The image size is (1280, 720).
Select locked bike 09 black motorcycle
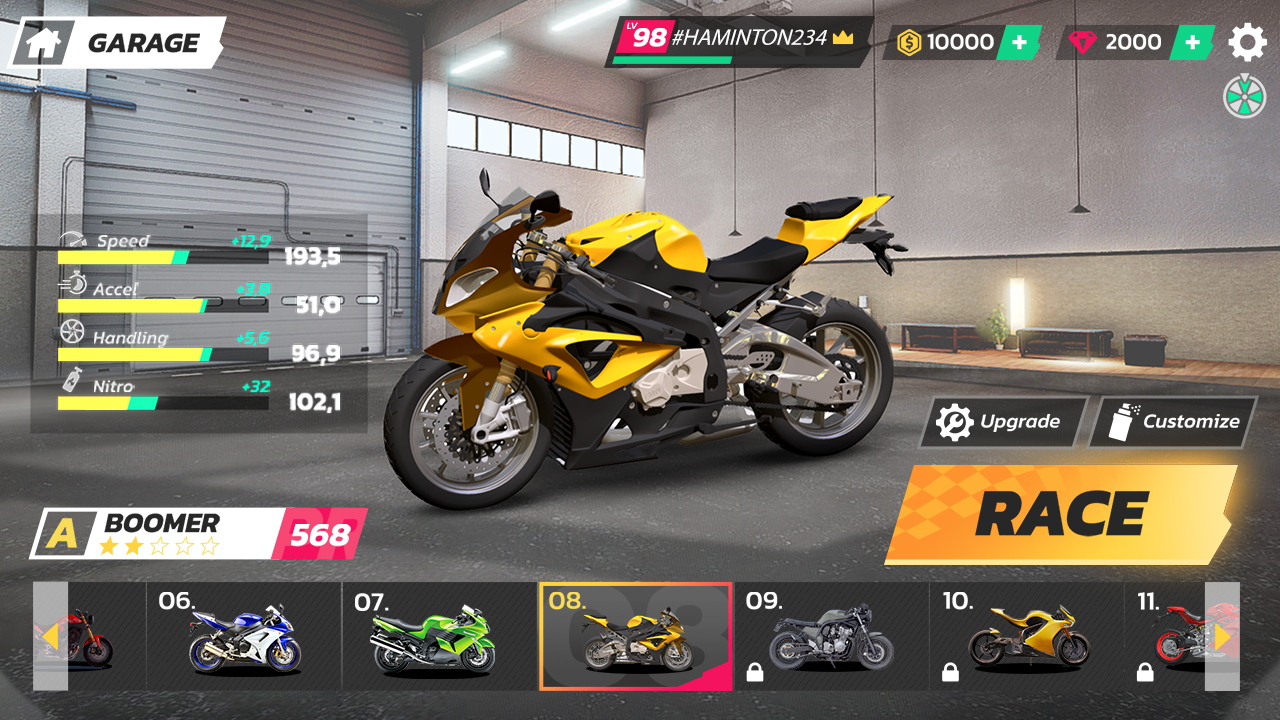tap(830, 636)
